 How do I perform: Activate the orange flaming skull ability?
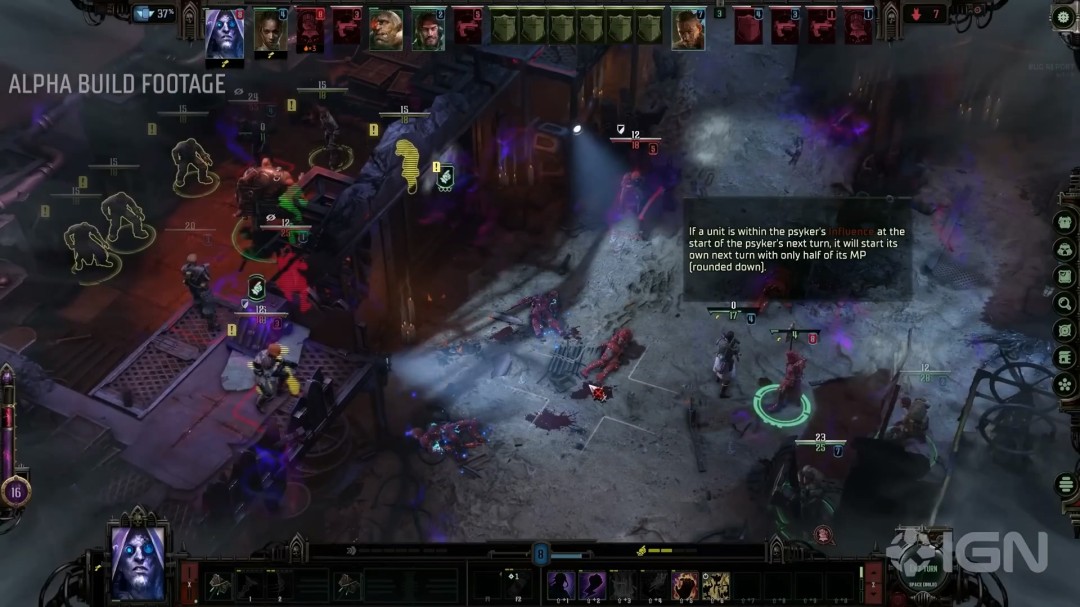tap(685, 584)
